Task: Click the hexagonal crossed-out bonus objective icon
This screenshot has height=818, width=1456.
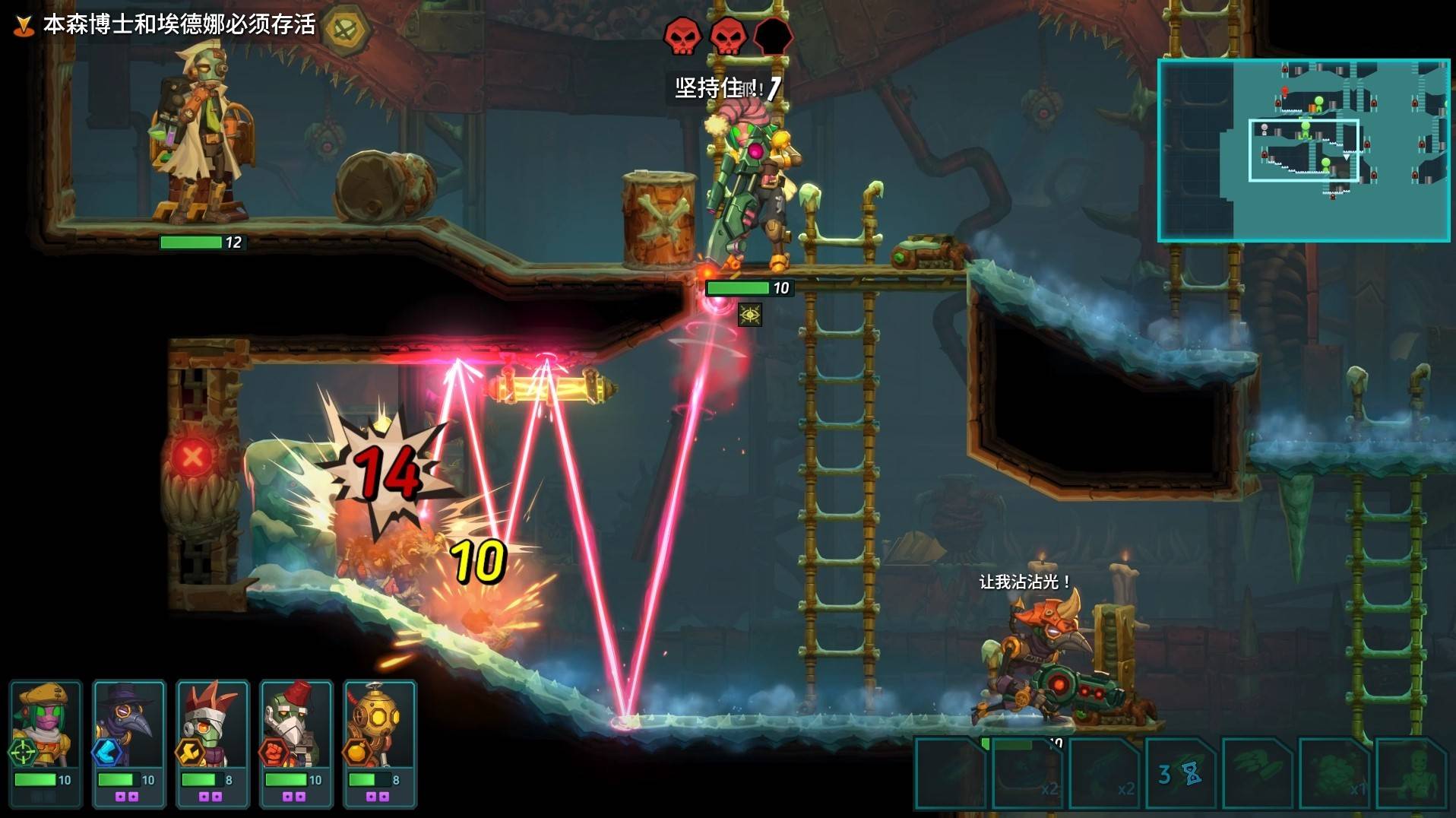Action: (347, 29)
